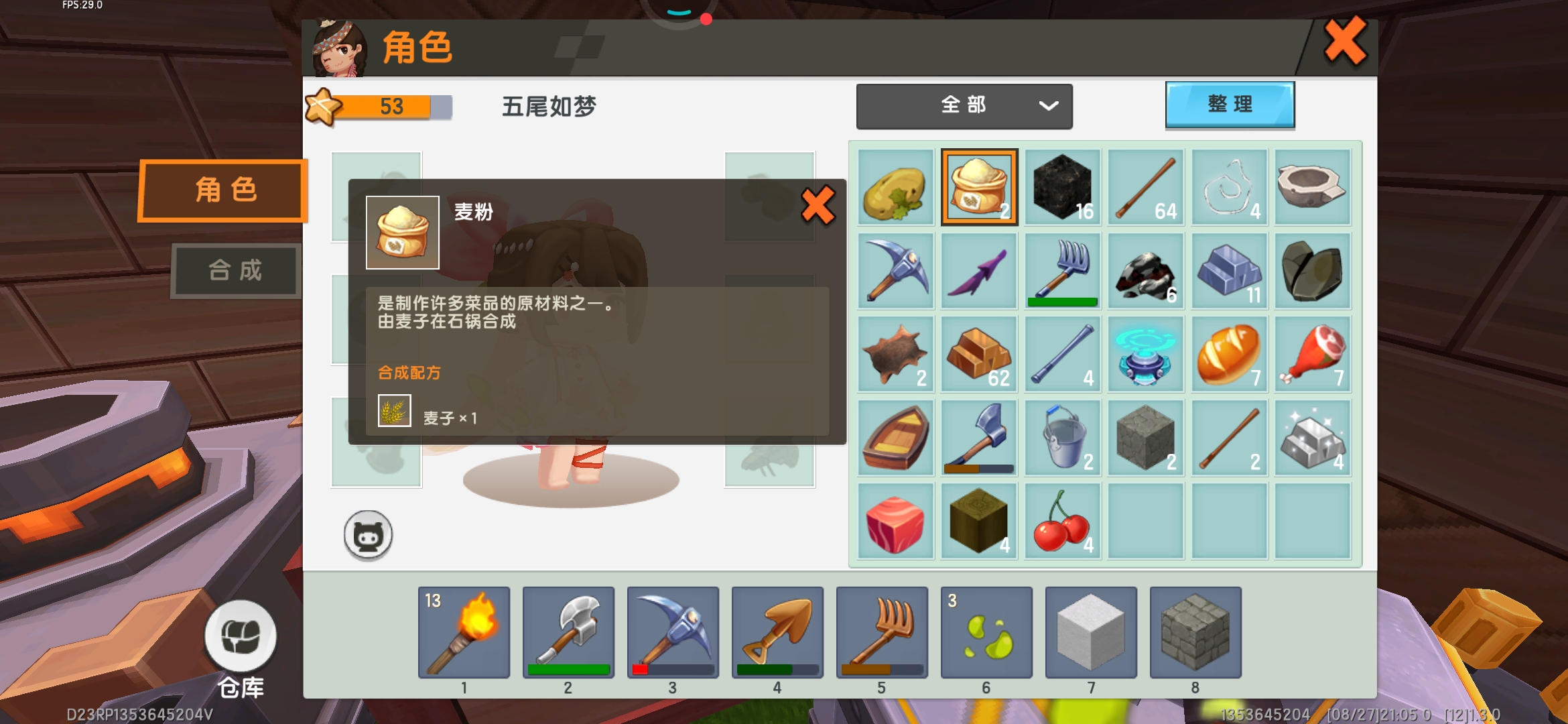The height and width of the screenshot is (724, 1568).
Task: Select the pickaxe in hotbar slot 3
Action: coord(673,631)
